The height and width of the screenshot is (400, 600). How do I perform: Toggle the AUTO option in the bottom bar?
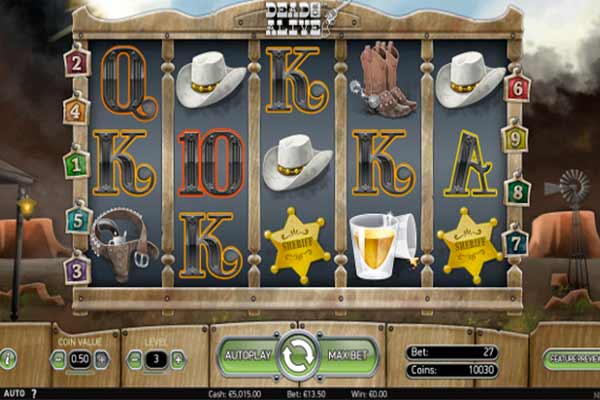pos(13,393)
